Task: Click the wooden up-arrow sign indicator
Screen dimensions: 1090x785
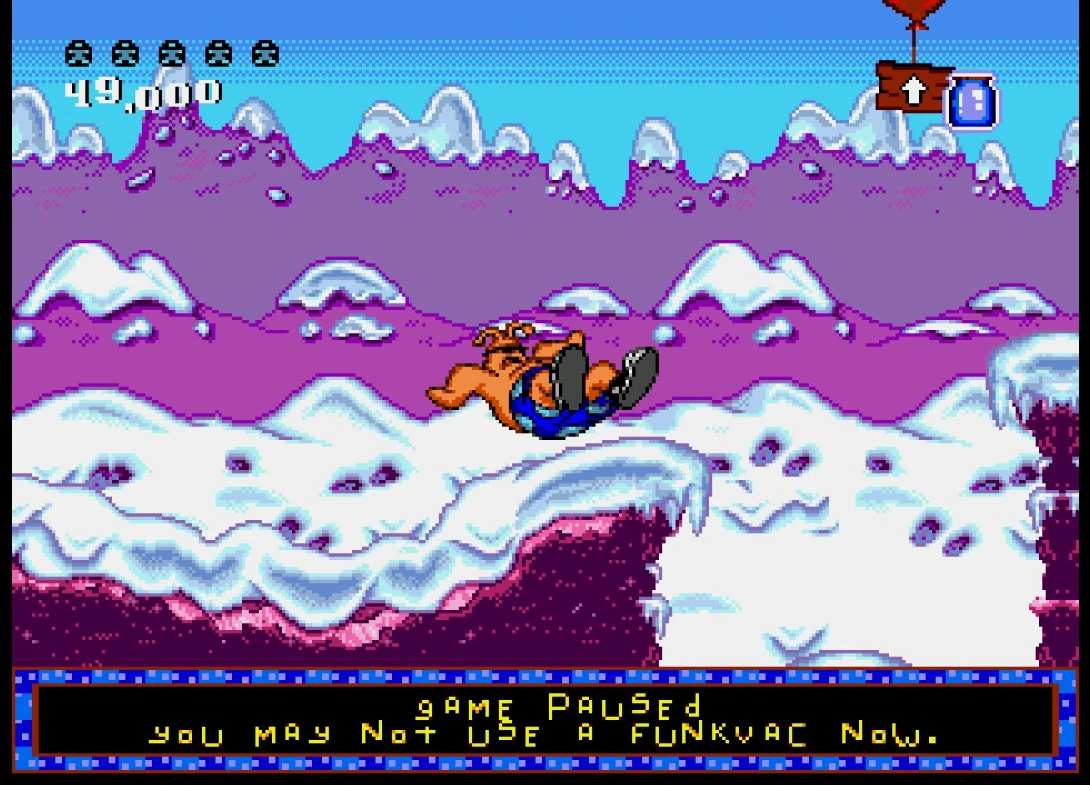Action: point(912,88)
